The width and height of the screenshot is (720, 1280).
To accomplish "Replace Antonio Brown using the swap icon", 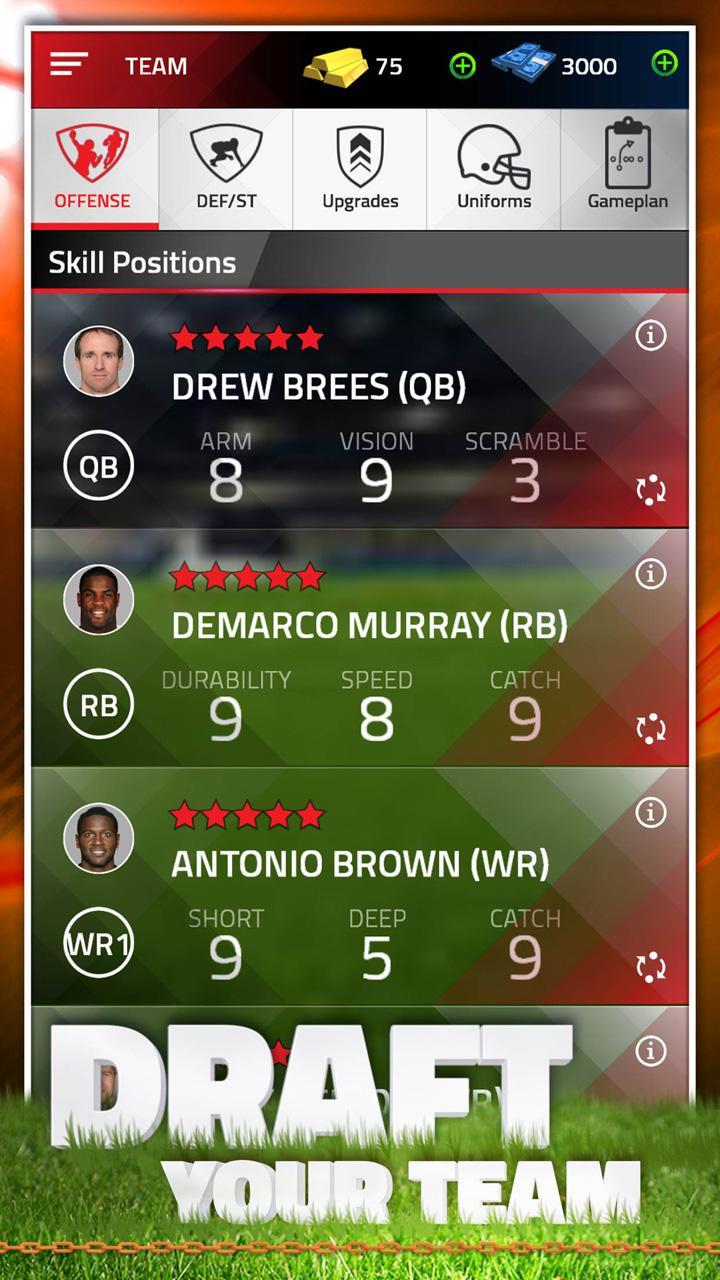I will (x=651, y=967).
